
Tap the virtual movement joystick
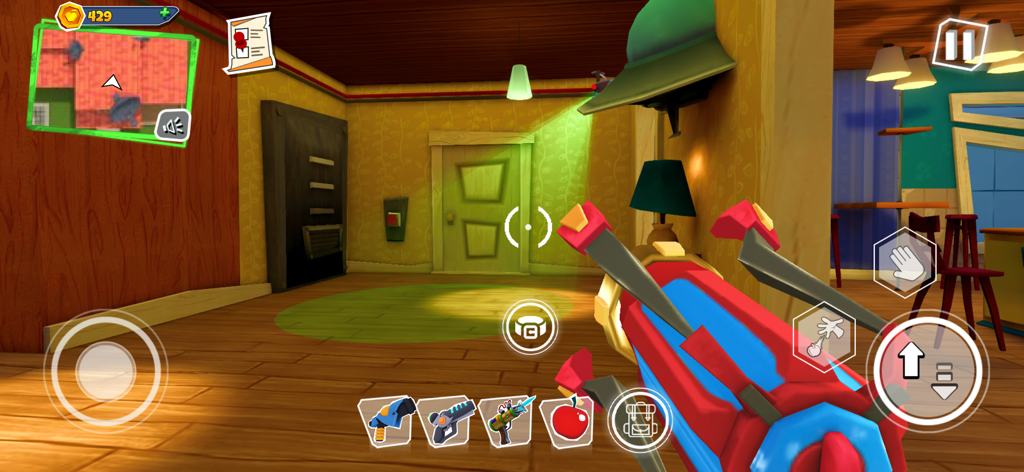pos(105,370)
